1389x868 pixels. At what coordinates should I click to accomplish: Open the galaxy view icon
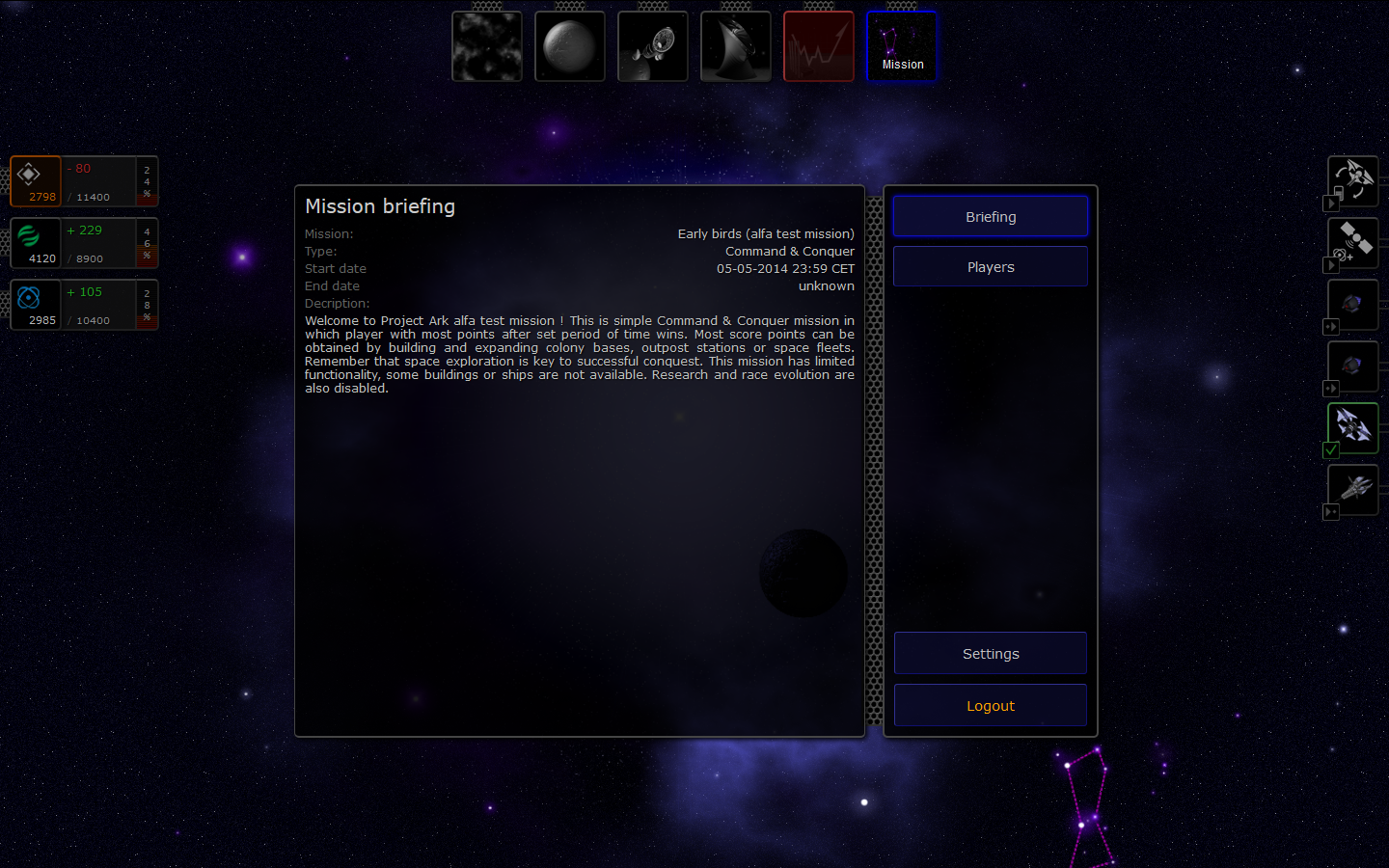[486, 45]
